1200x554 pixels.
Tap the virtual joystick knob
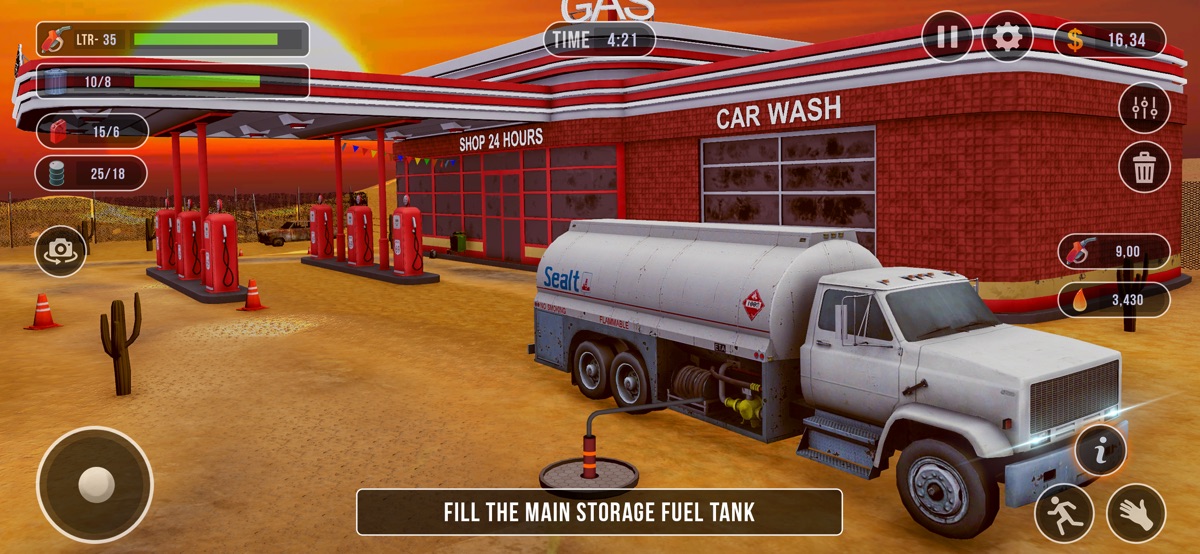(x=96, y=484)
